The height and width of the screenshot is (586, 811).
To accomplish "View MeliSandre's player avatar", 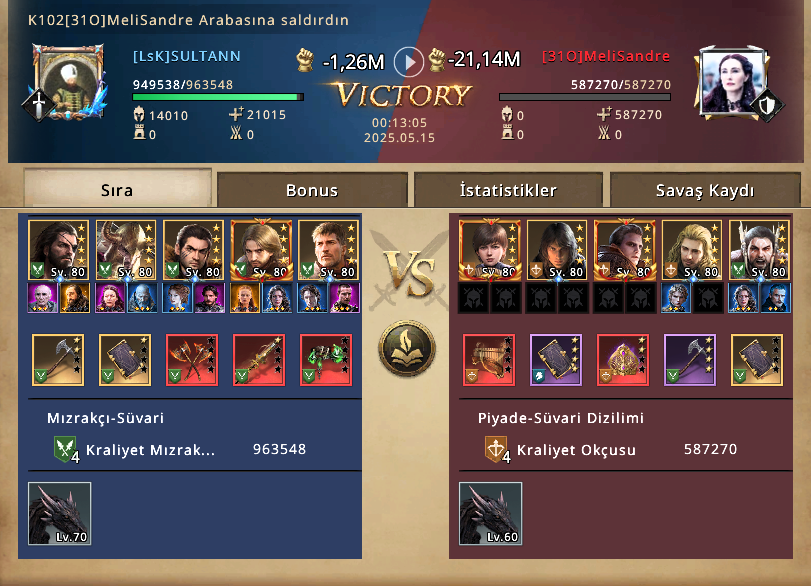I will [x=728, y=80].
